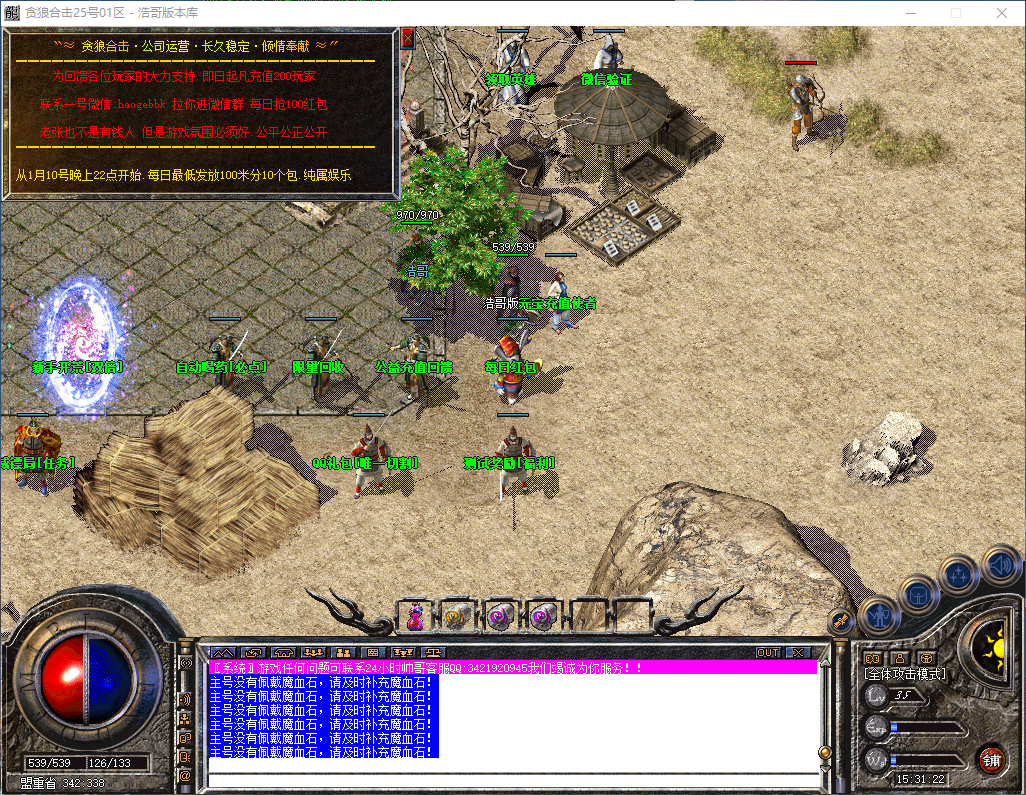Select the red potion in the belt slot
This screenshot has width=1026, height=795.
414,616
